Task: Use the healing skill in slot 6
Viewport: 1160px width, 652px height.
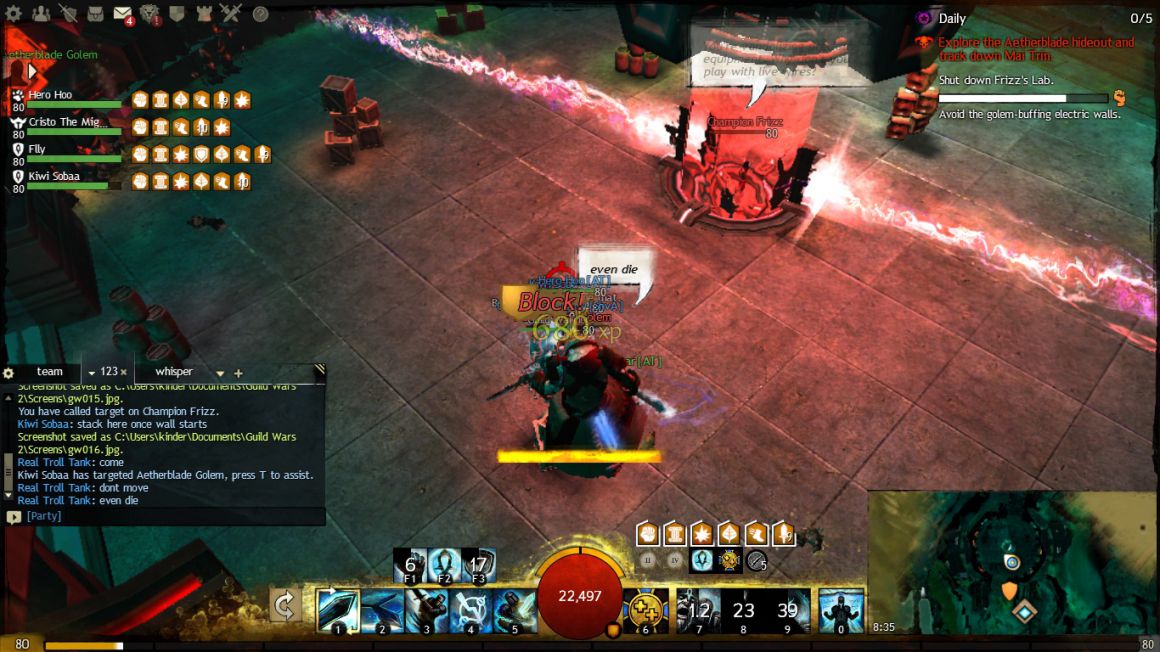Action: coord(643,611)
